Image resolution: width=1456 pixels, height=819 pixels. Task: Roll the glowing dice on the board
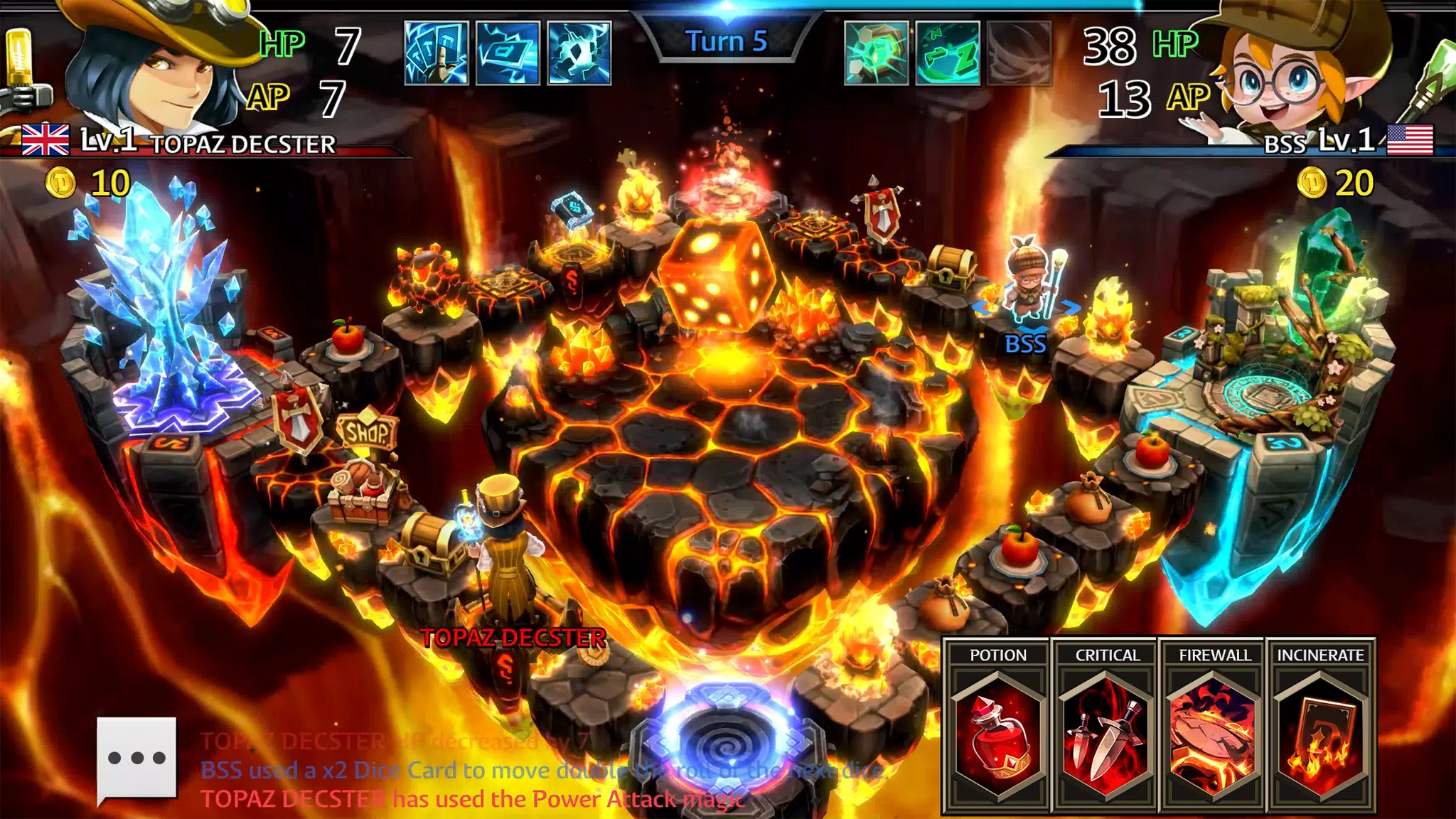pos(714,275)
